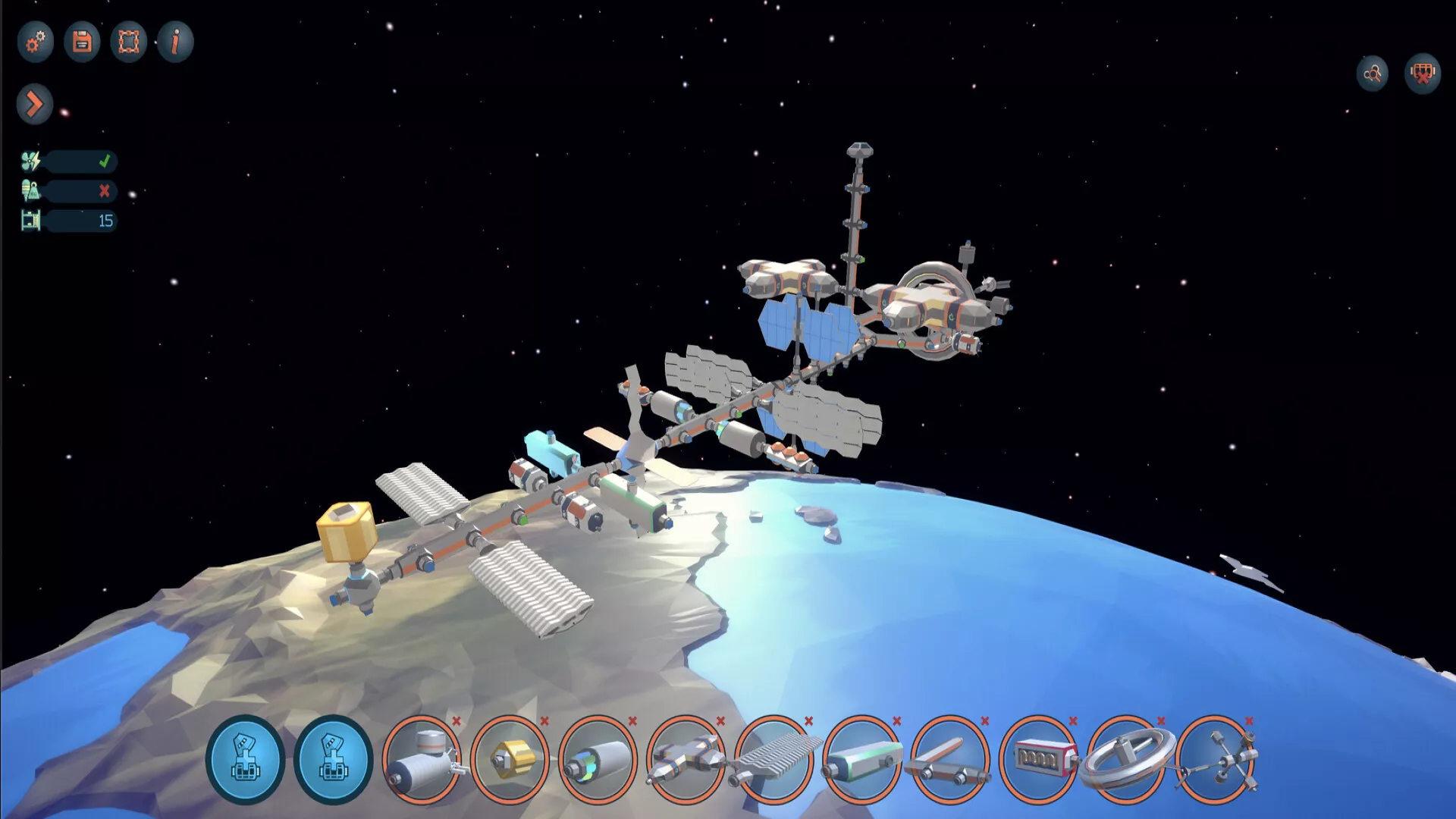Pick the grey cylinder module
This screenshot has width=1456, height=819.
pos(598,759)
